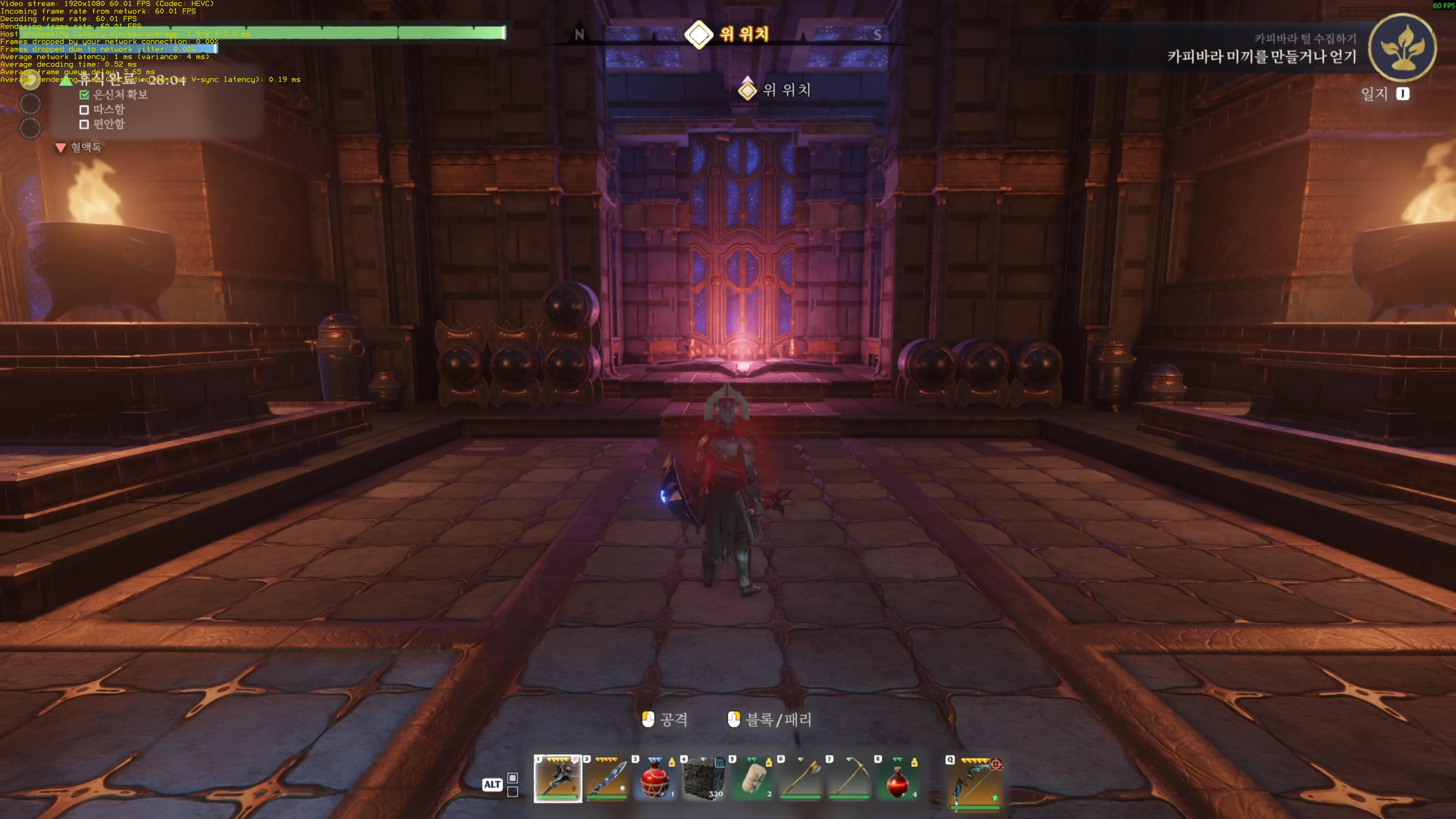
Task: Select the mace weapon in hotbar slot 1
Action: click(557, 779)
